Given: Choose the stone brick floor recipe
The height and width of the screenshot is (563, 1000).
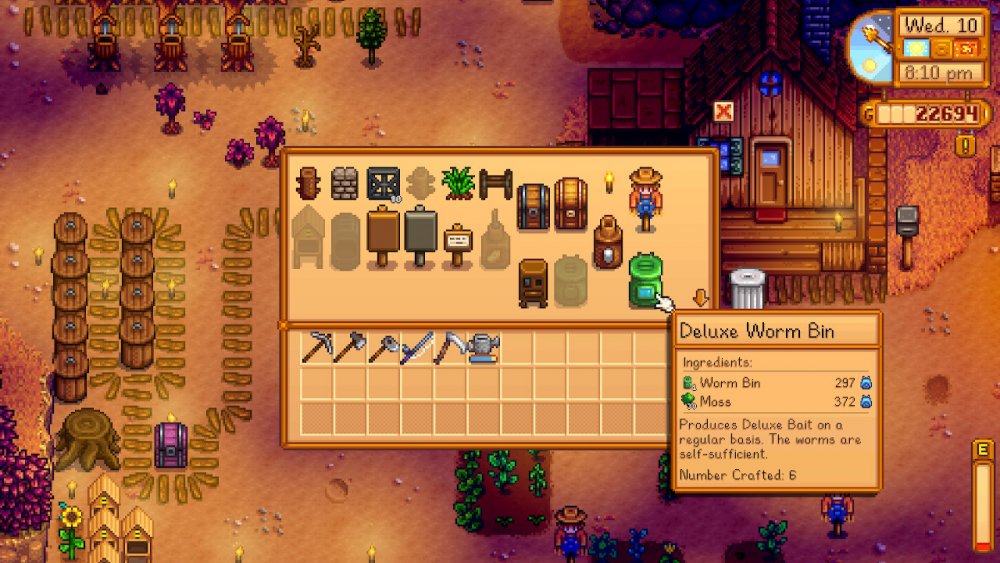Looking at the screenshot, I should tap(344, 183).
